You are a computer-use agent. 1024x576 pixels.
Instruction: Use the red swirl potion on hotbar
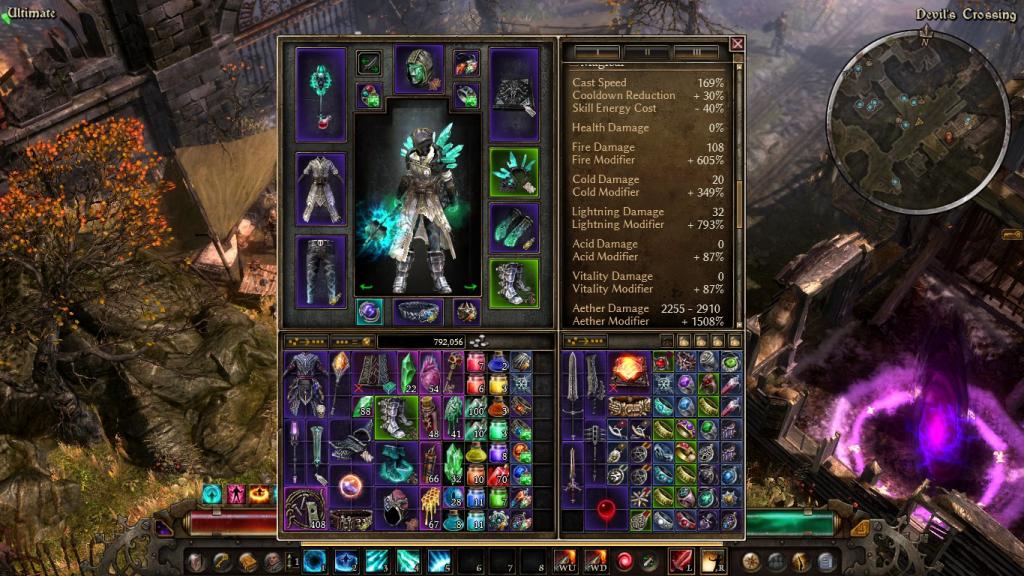pos(623,559)
